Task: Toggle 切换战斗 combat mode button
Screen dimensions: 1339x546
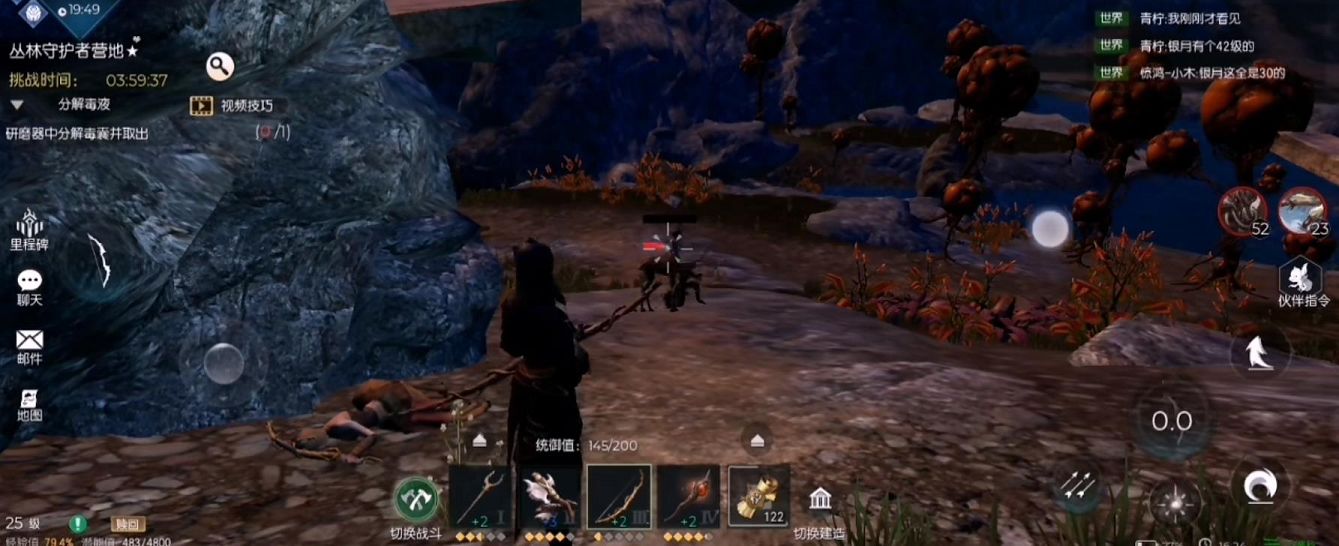Action: (x=416, y=498)
